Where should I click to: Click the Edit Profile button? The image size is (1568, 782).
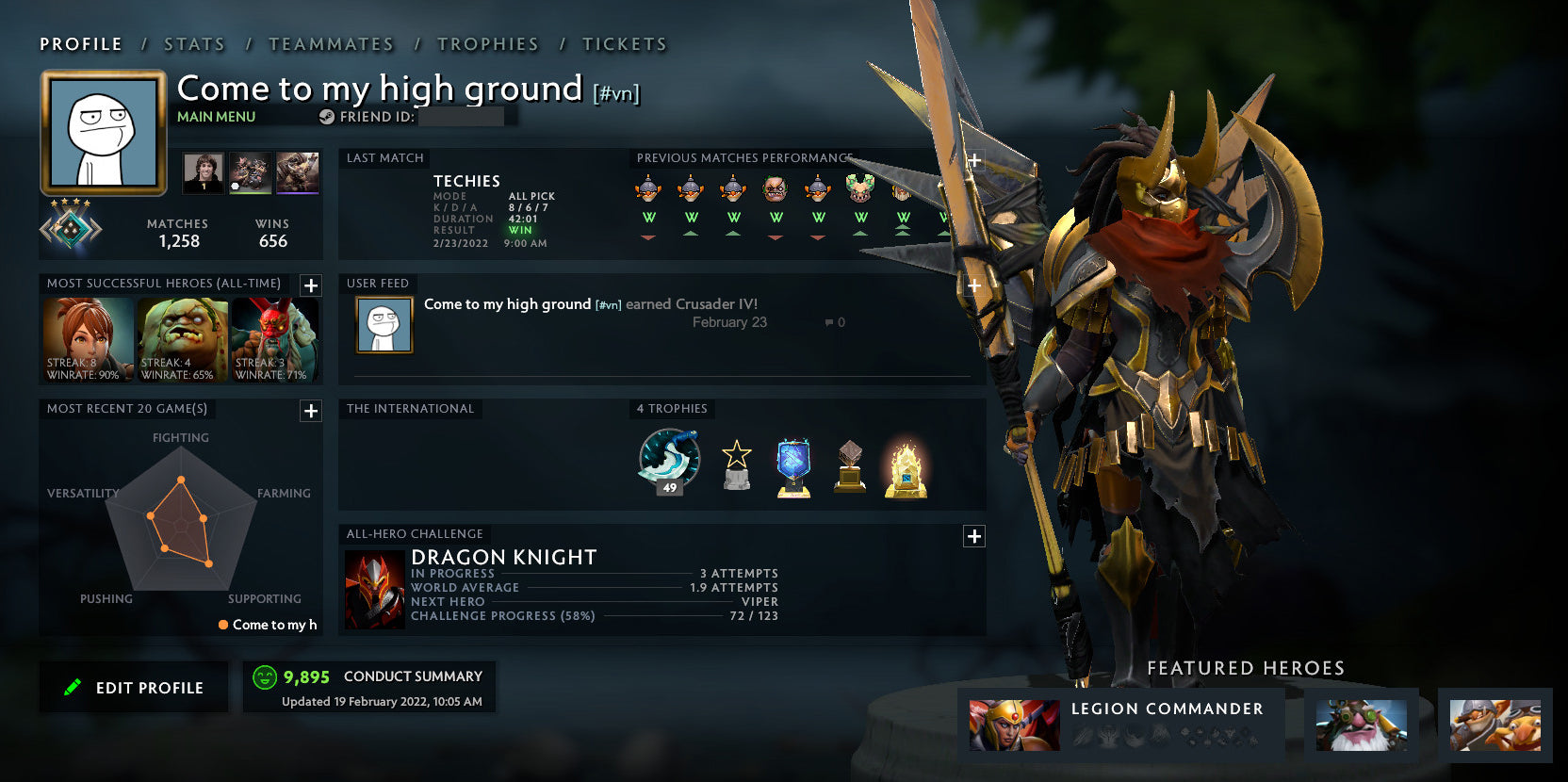[x=133, y=687]
